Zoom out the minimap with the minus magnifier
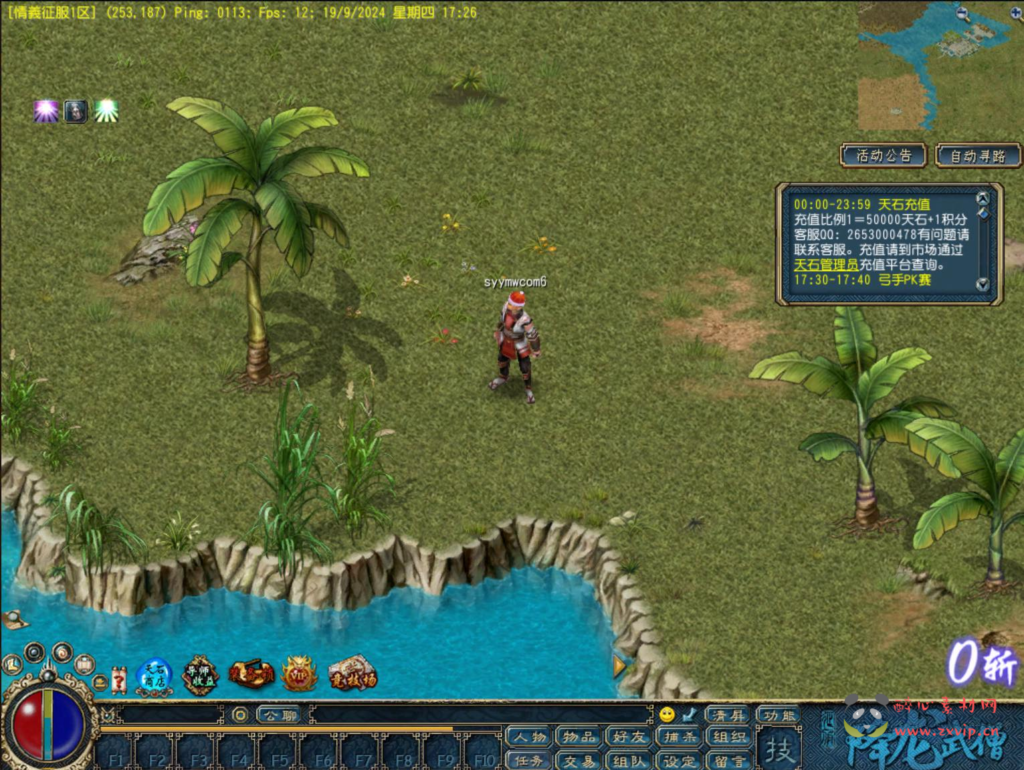The height and width of the screenshot is (770, 1024). [963, 14]
